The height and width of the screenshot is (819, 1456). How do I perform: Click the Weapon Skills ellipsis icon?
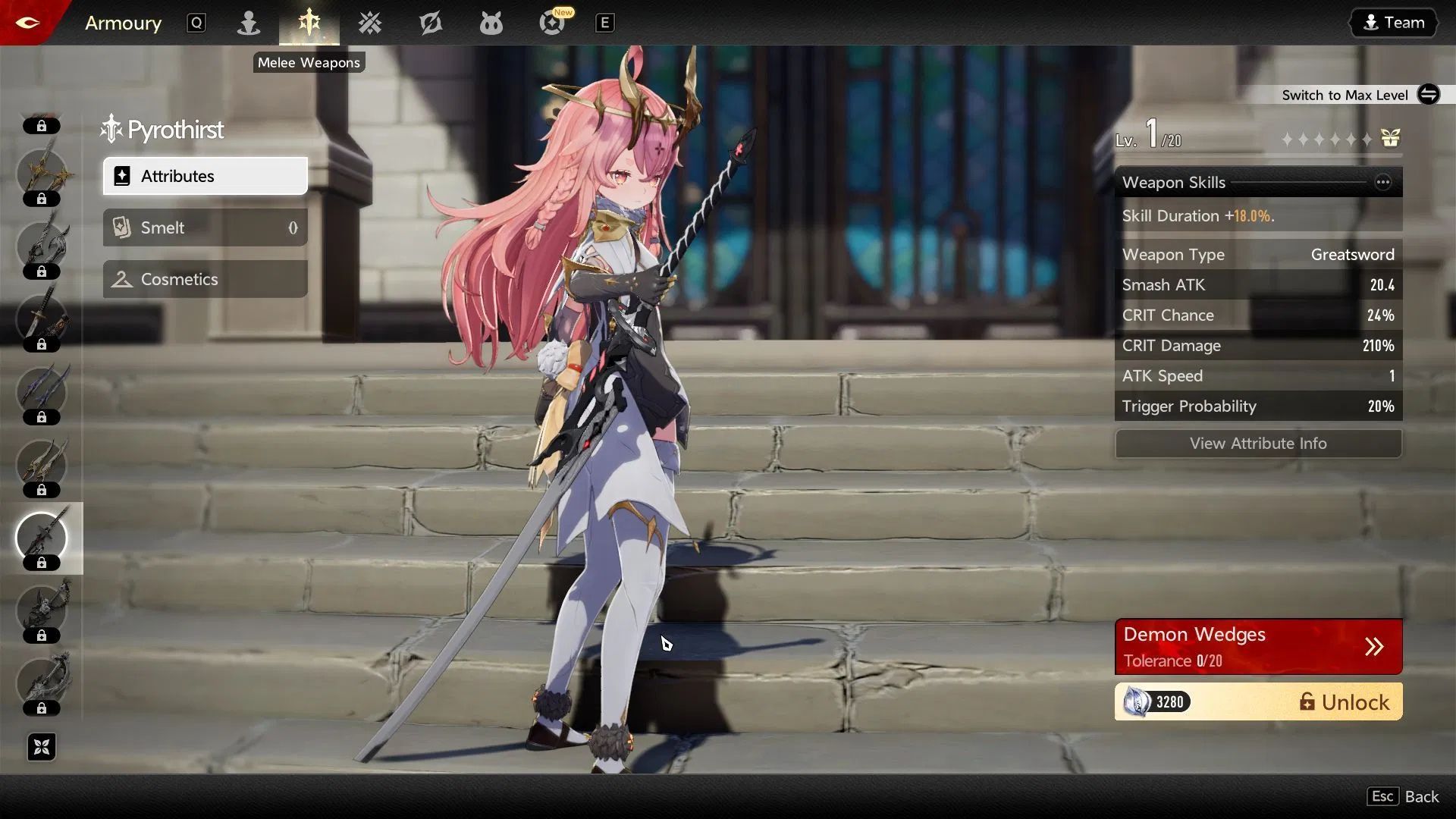click(x=1383, y=182)
